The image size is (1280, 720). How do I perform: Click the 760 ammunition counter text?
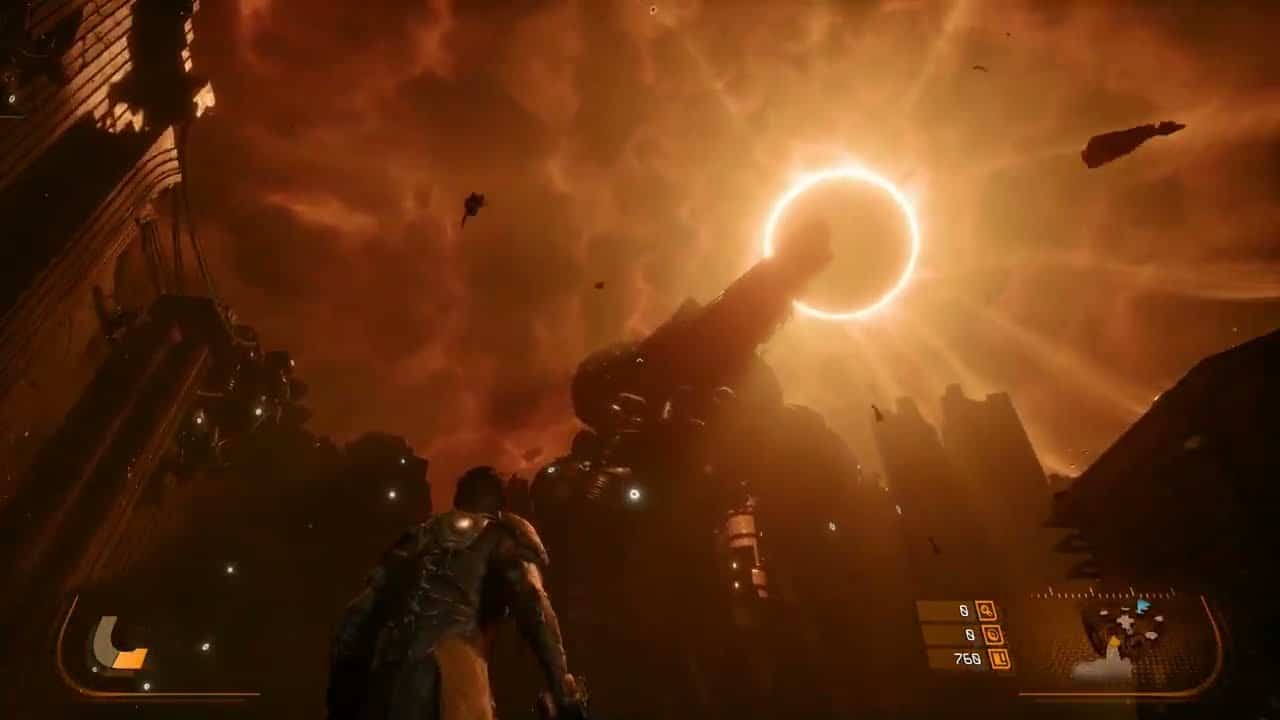(x=968, y=659)
